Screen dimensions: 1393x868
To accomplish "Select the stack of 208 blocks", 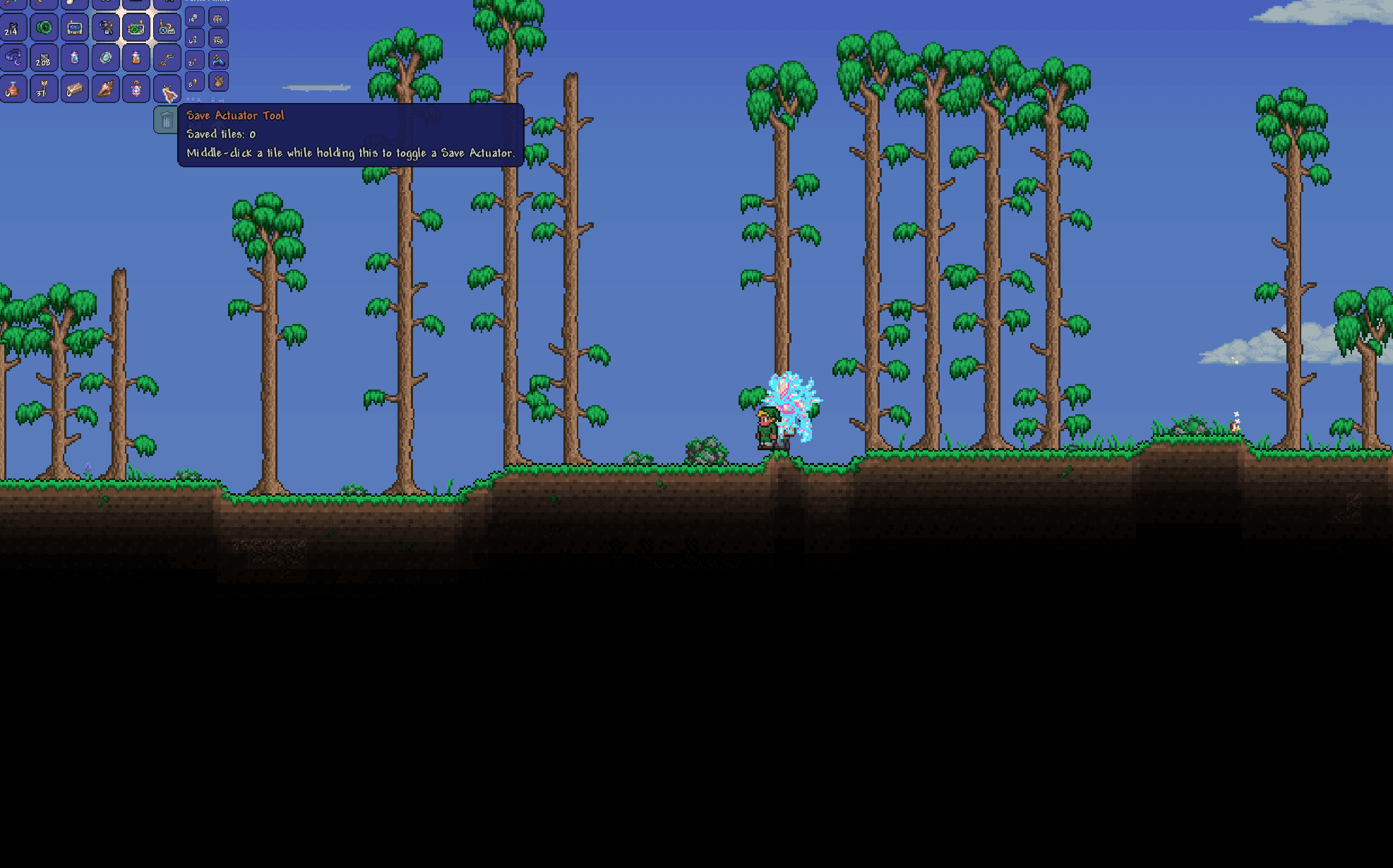I will (44, 59).
